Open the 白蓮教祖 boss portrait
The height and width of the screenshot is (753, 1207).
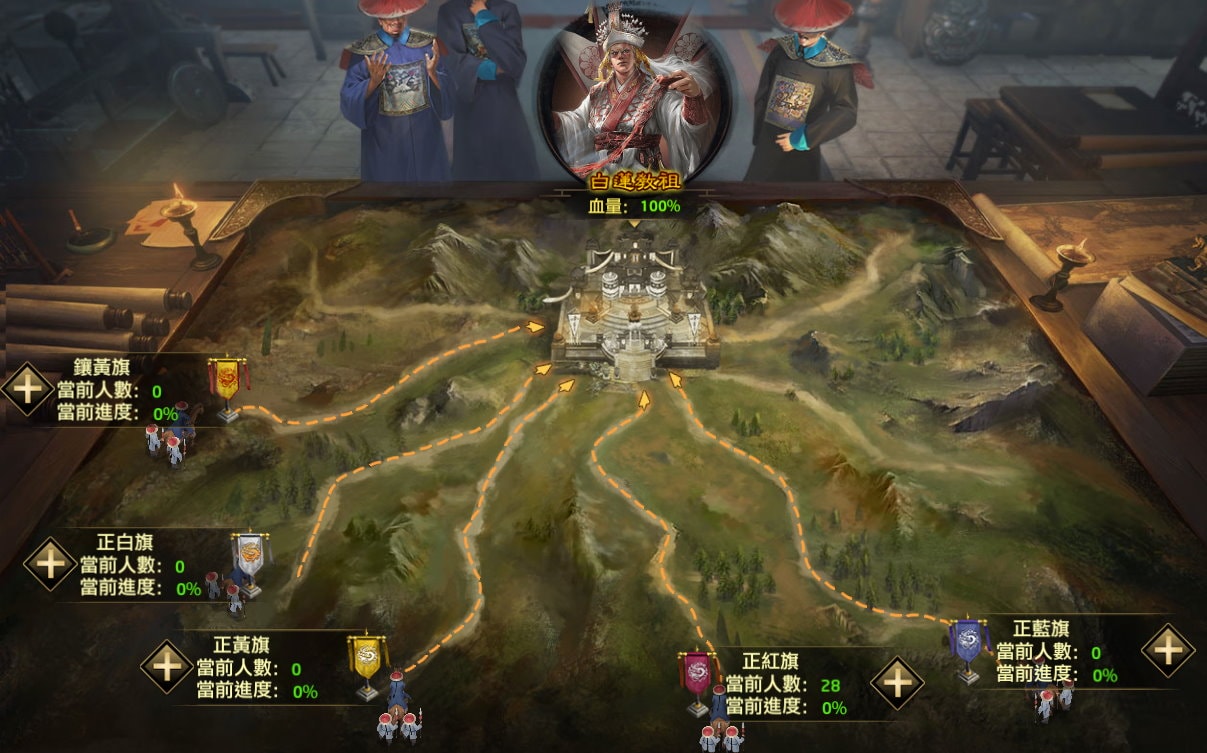click(634, 100)
